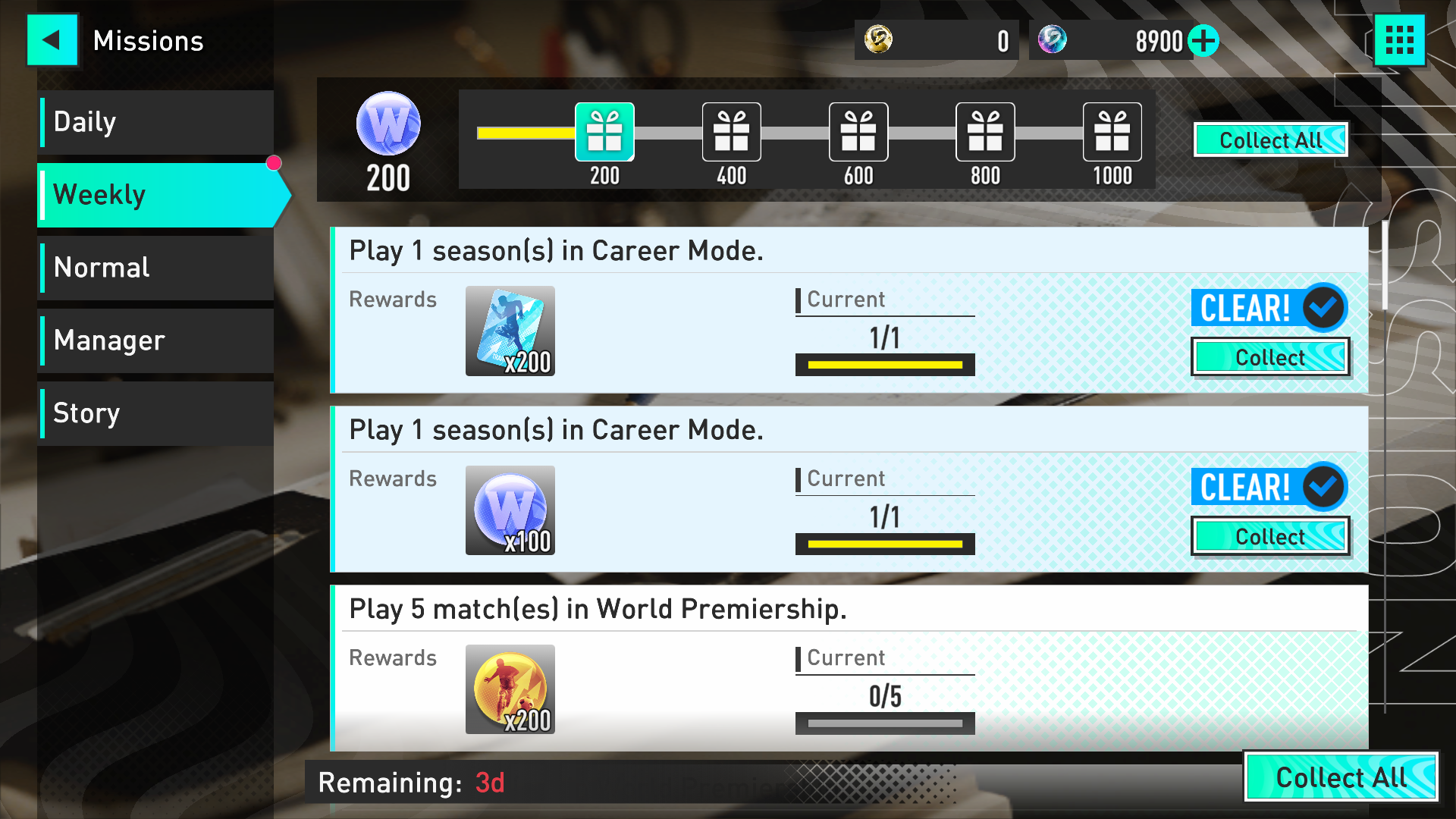View the x200 skill card reward icon
The width and height of the screenshot is (1456, 819).
510,331
